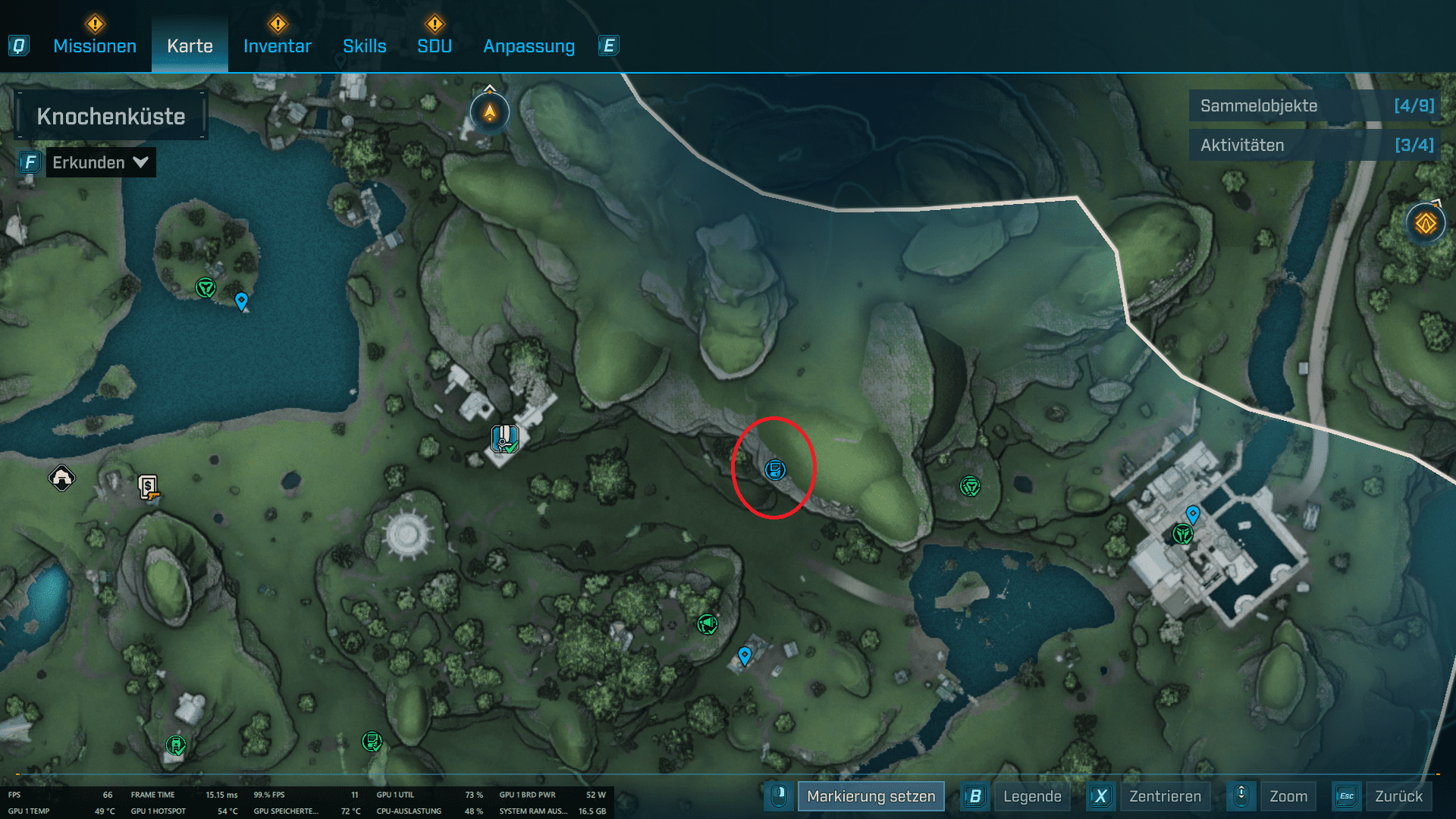Select the green megaphone activity marker
Screen dimensions: 1456x819
click(x=707, y=624)
